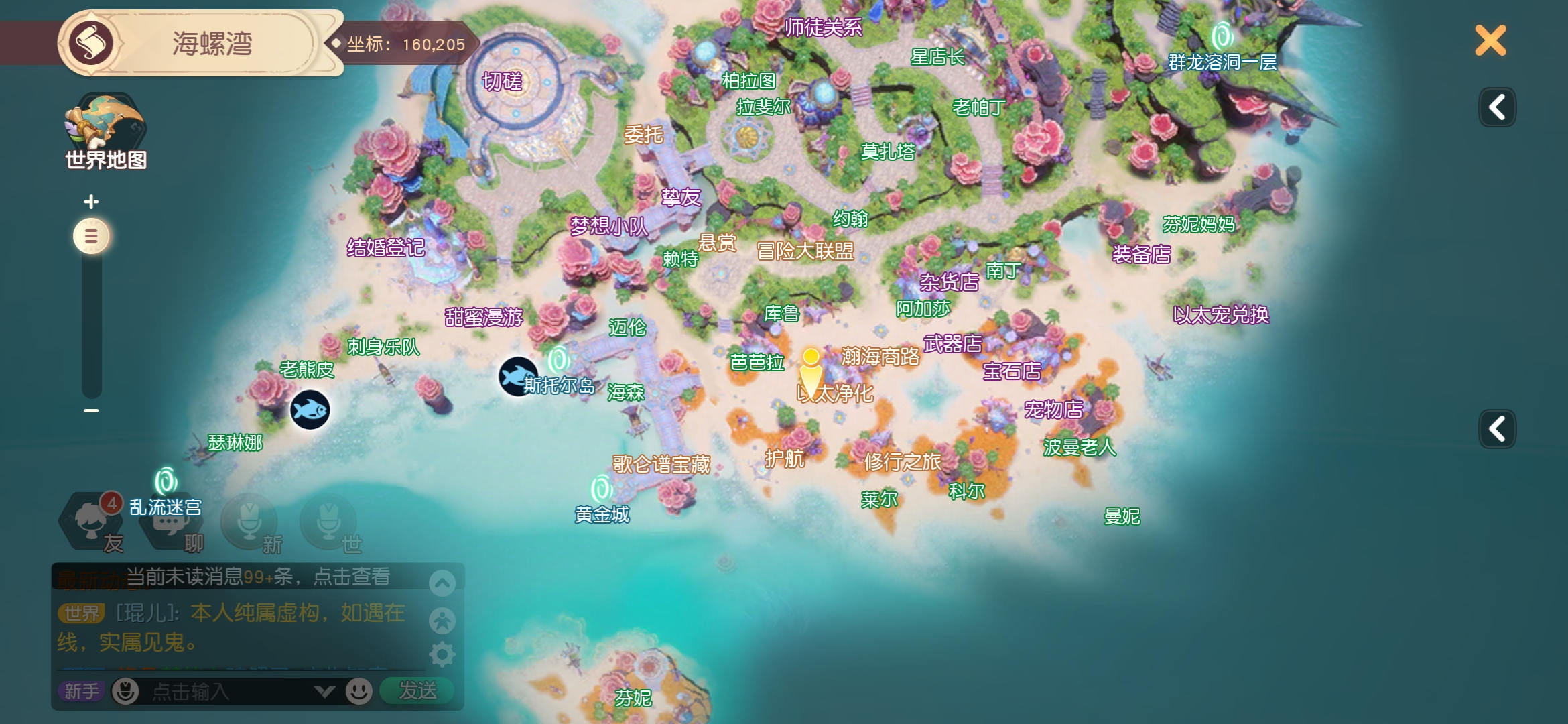Zoom out the map with the minus button
The height and width of the screenshot is (724, 1568).
91,410
